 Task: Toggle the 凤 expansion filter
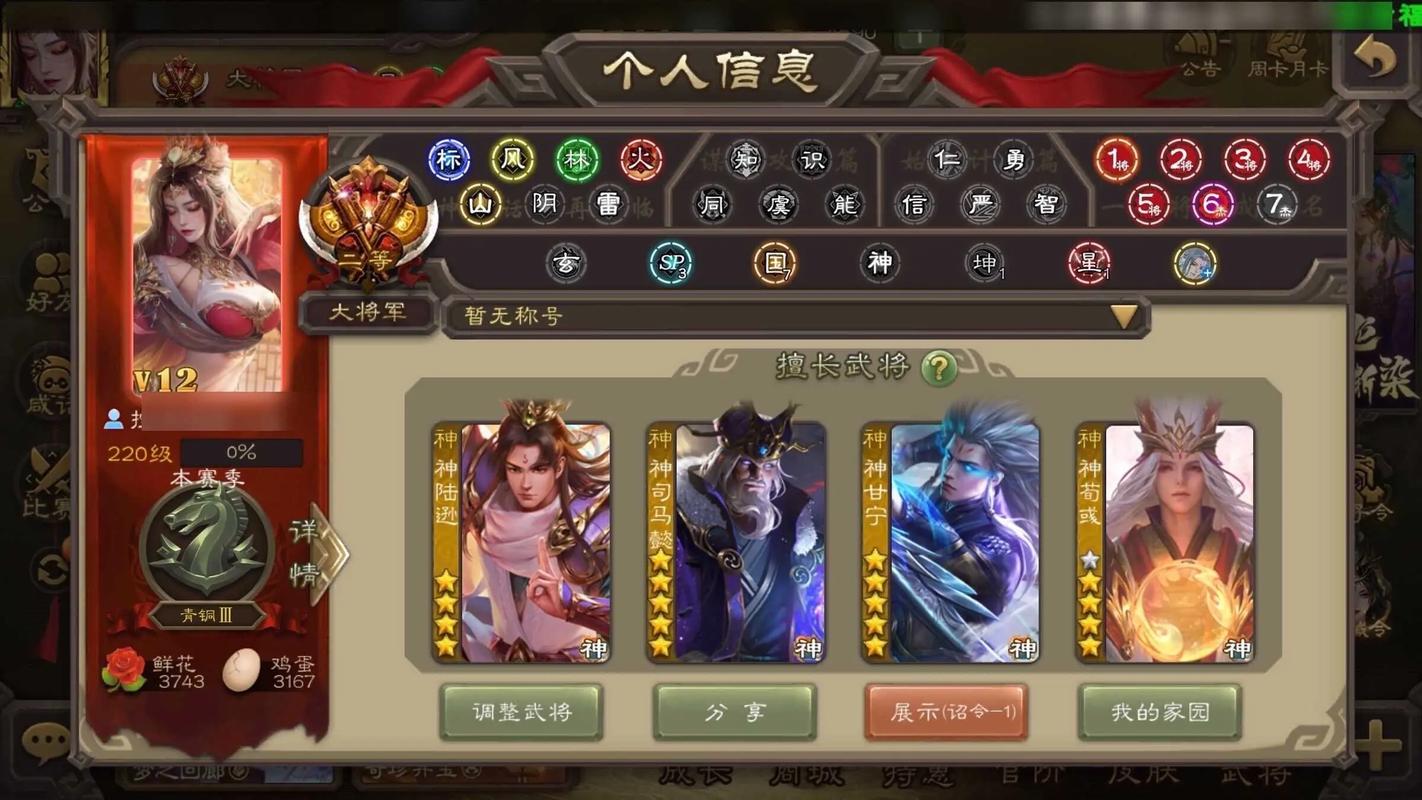[x=512, y=160]
